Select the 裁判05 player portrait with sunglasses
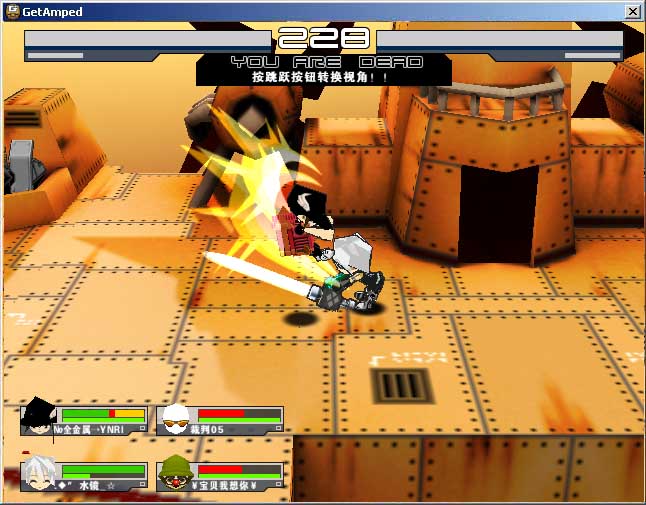Viewport: 646px width, 505px height. tap(176, 419)
